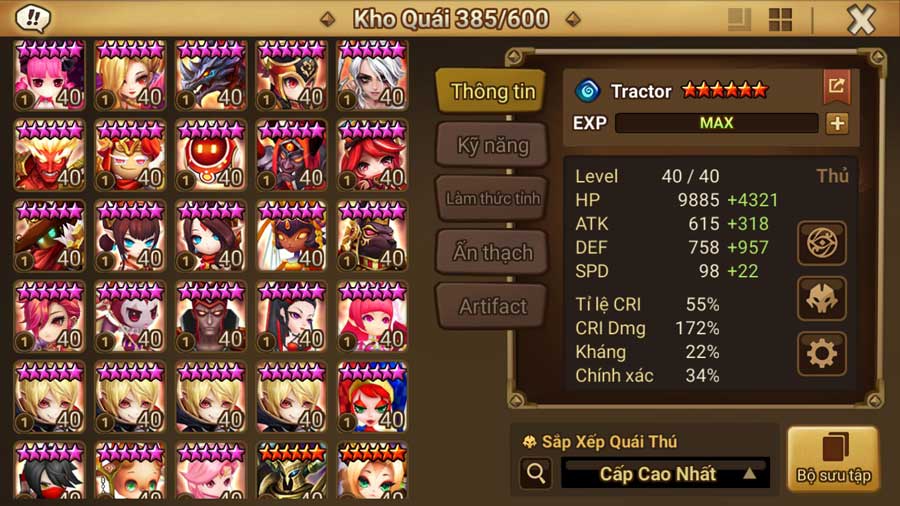This screenshot has height=506, width=900.
Task: Select the red-faced demon monster portrait
Action: coord(50,155)
